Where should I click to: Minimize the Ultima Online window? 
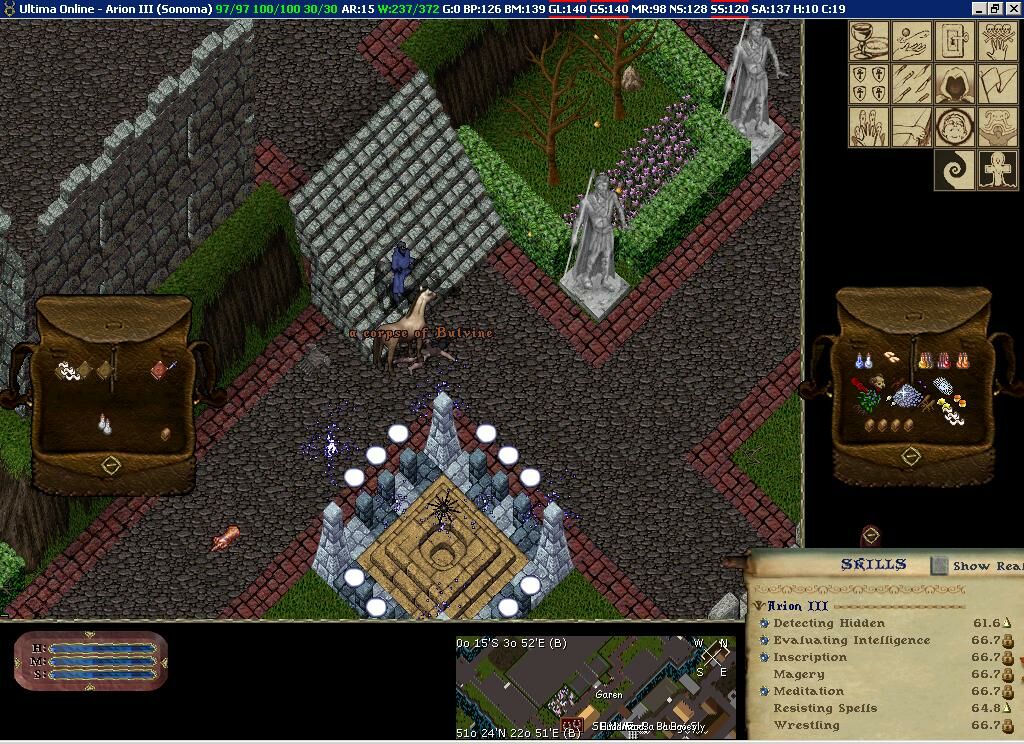[979, 9]
